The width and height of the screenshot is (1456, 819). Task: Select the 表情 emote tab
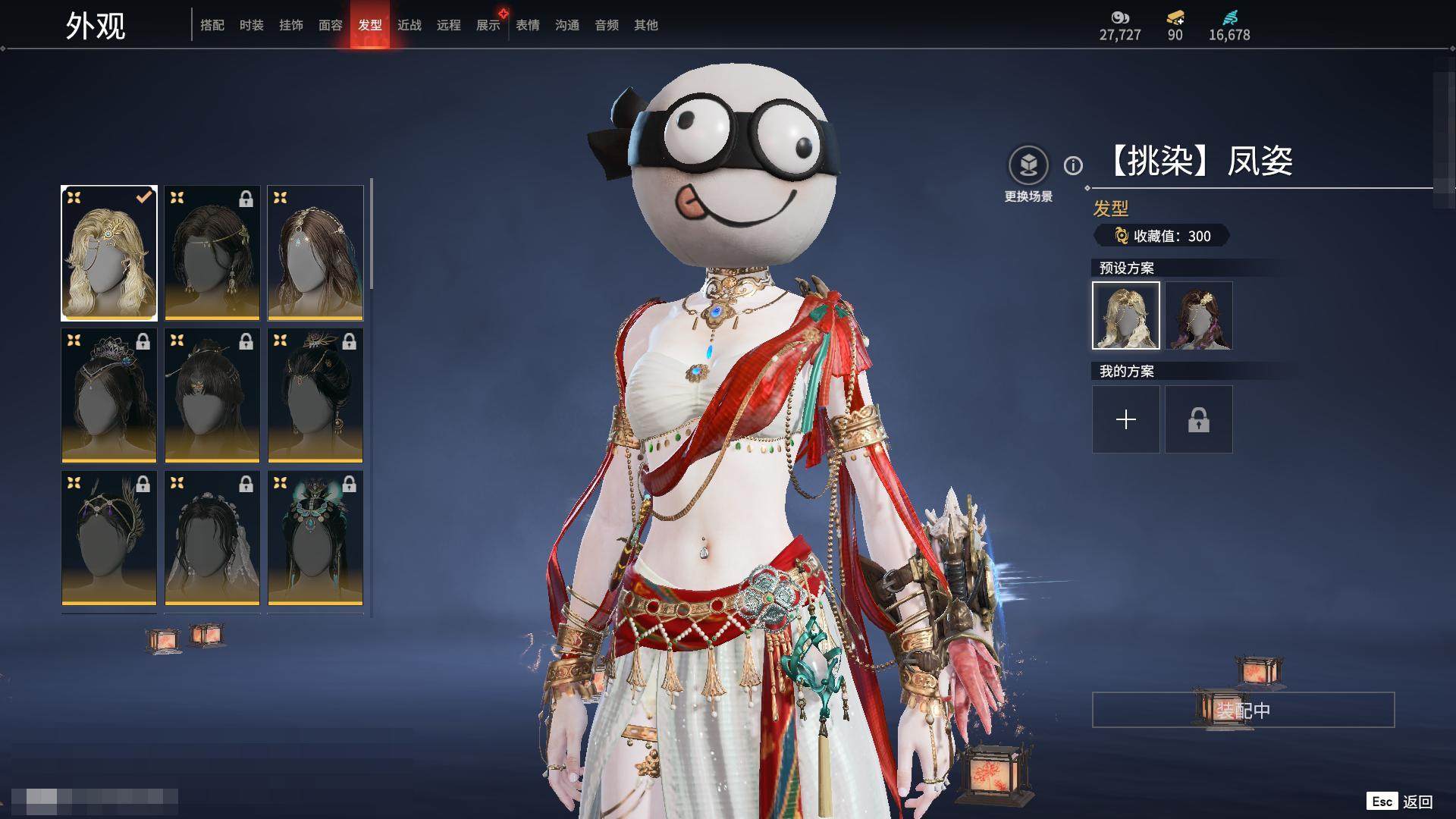coord(528,25)
